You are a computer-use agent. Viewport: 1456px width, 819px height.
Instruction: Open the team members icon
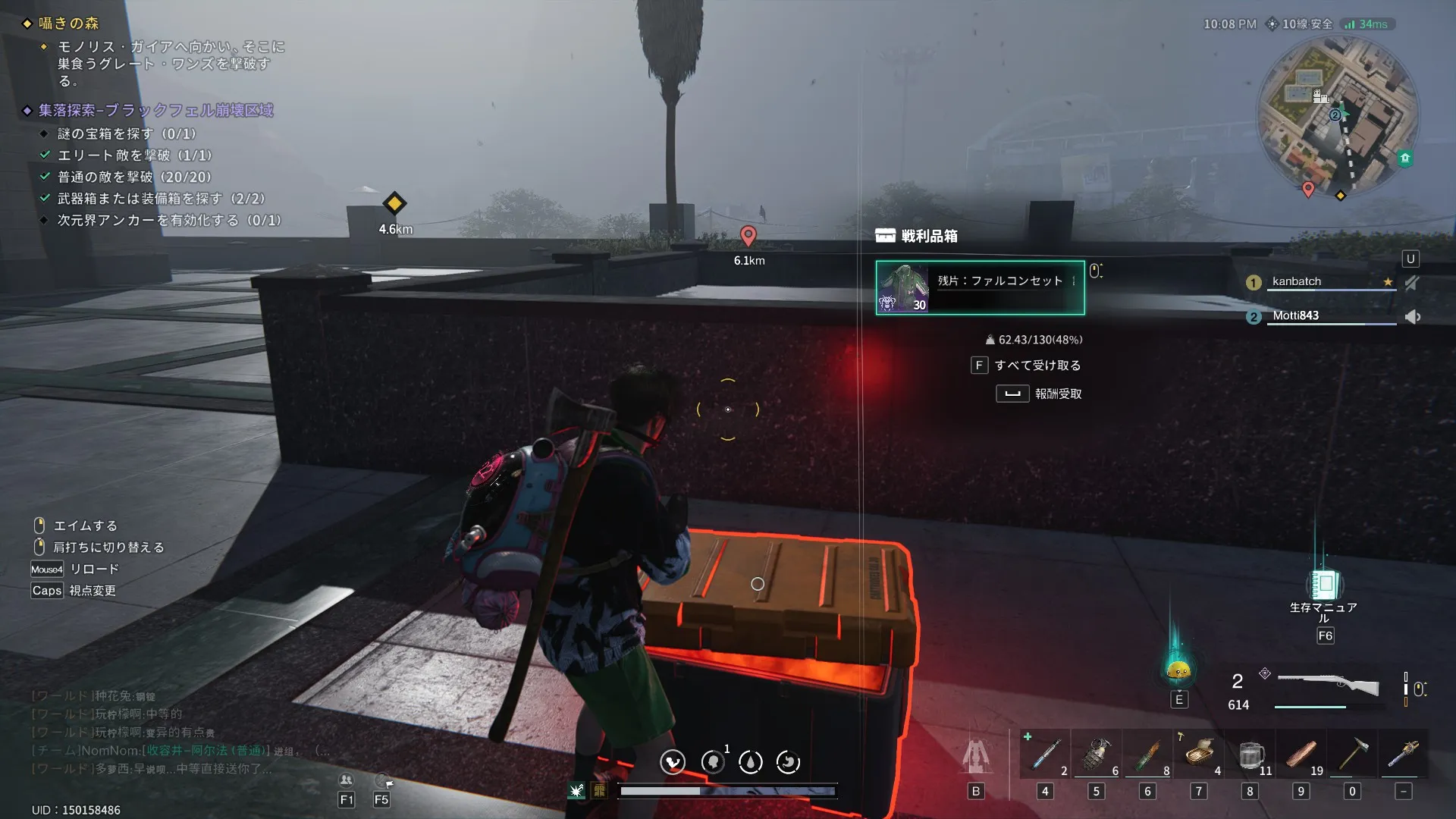pyautogui.click(x=347, y=780)
